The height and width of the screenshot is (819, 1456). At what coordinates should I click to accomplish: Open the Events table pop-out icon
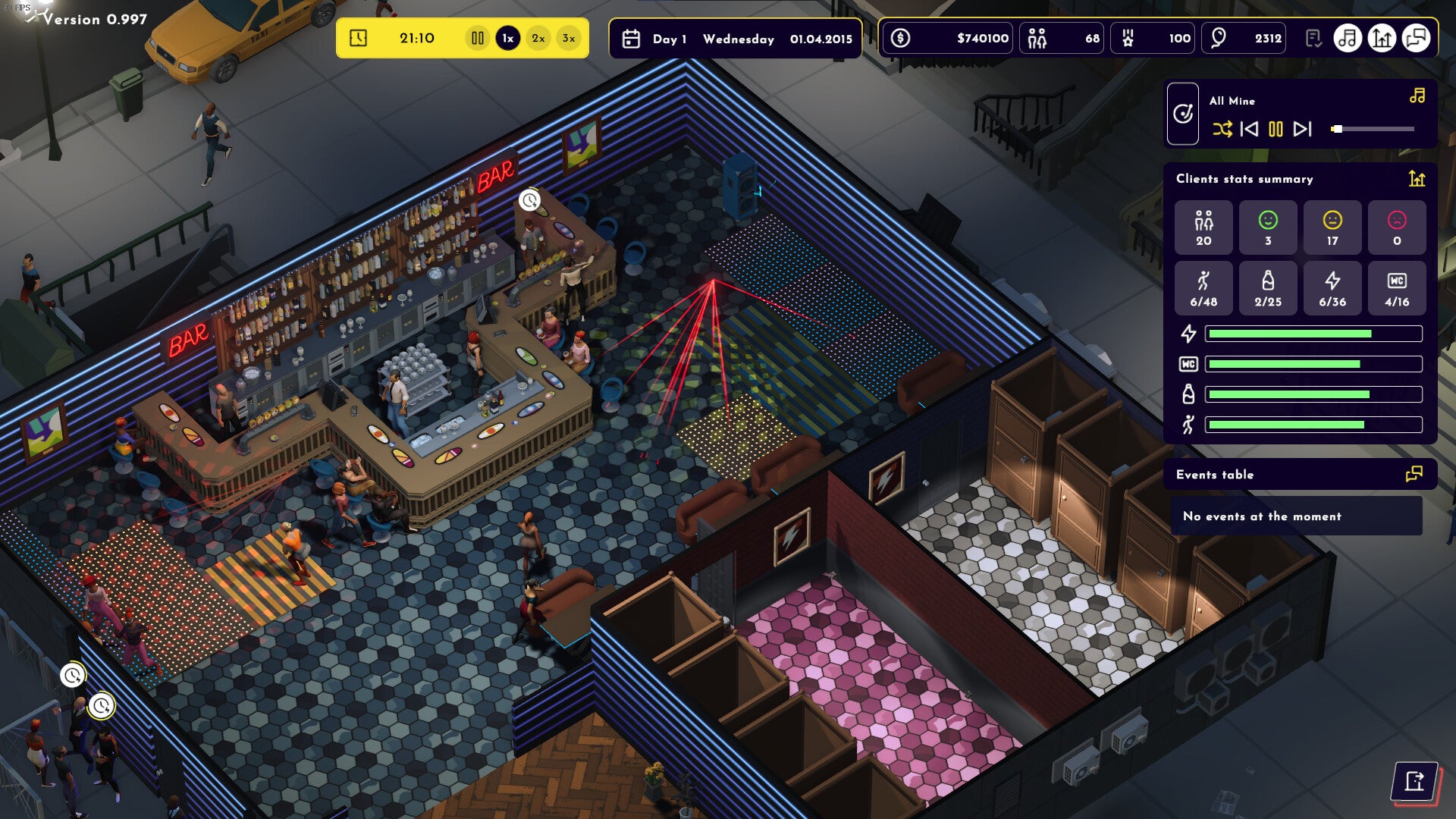pyautogui.click(x=1414, y=475)
